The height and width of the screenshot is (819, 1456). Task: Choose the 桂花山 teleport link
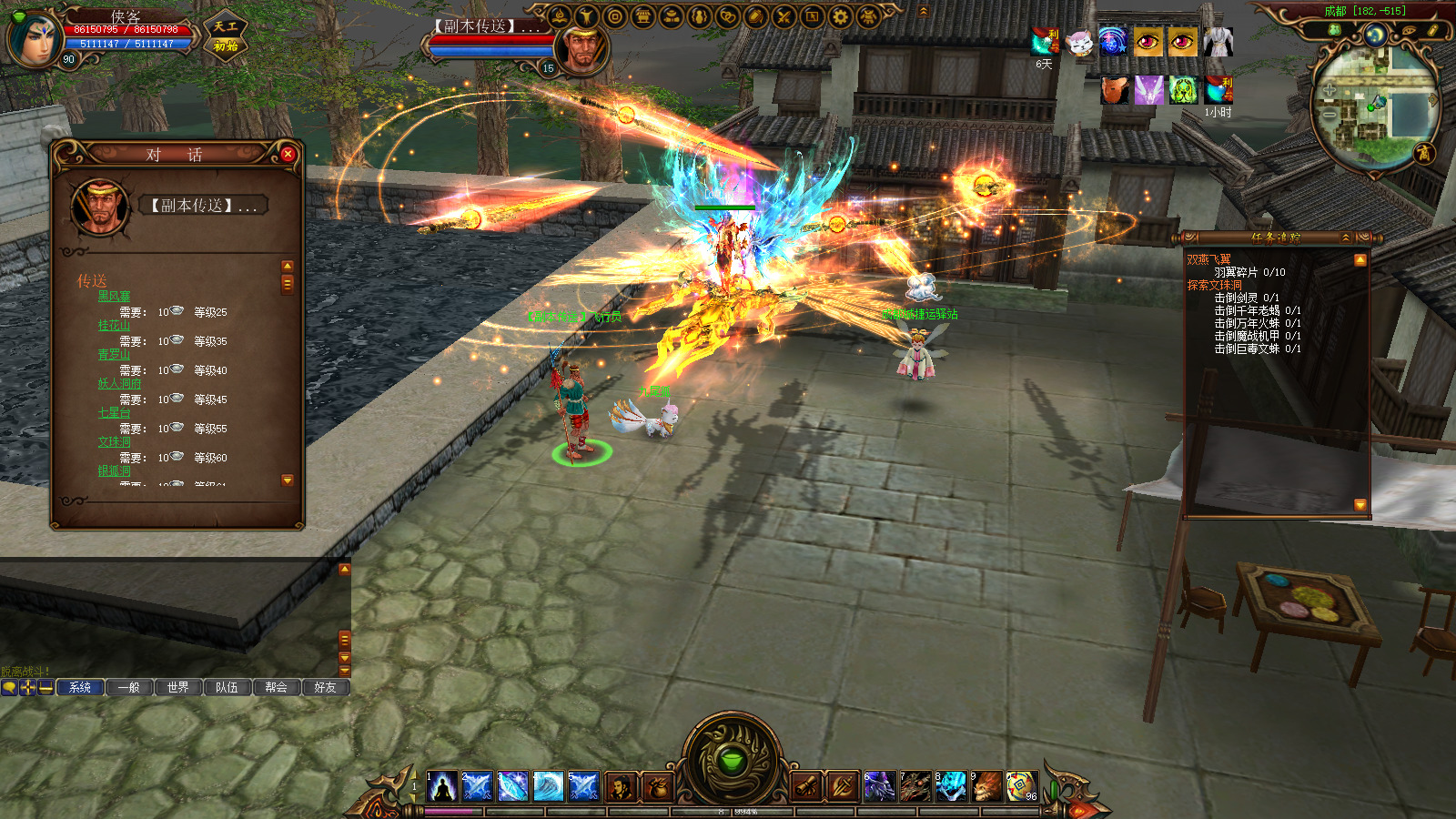pos(115,326)
